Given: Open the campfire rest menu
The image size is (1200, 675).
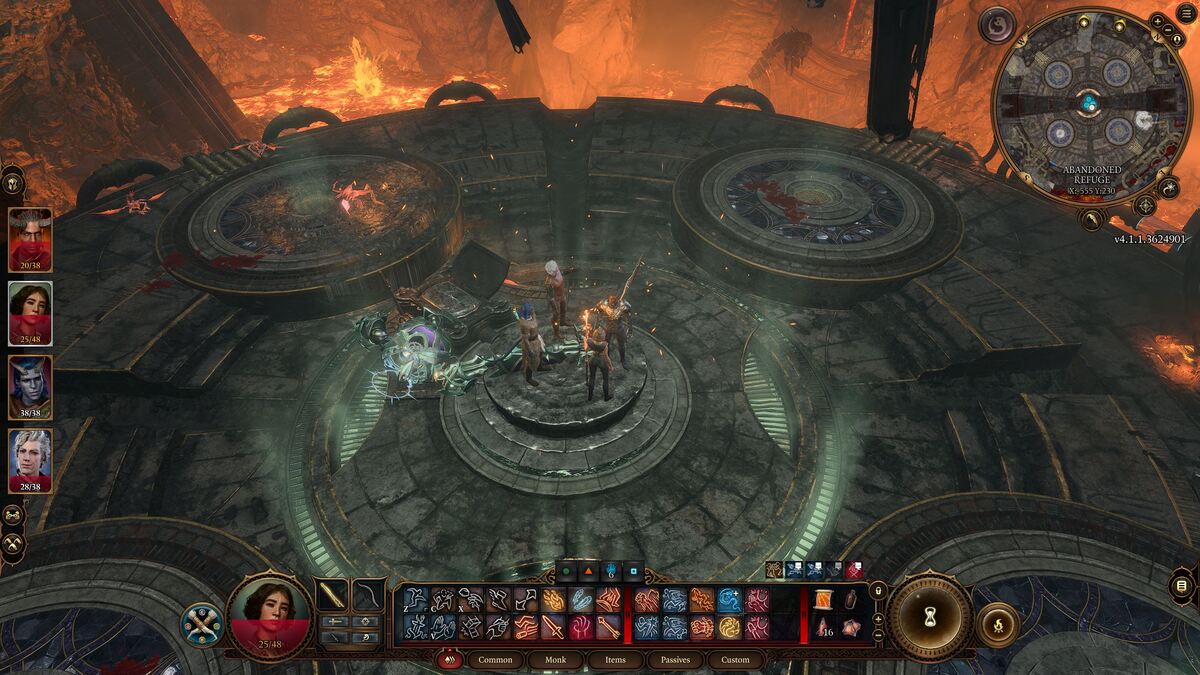Looking at the screenshot, I should (x=997, y=624).
